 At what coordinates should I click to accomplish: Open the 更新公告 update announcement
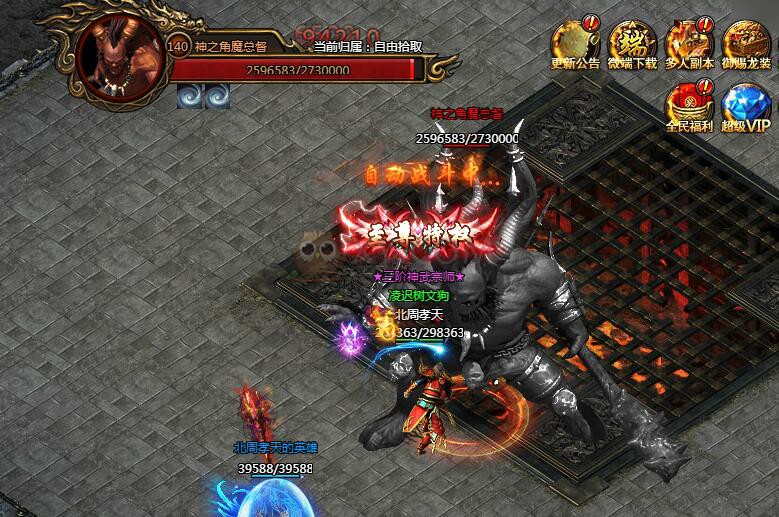tap(575, 44)
